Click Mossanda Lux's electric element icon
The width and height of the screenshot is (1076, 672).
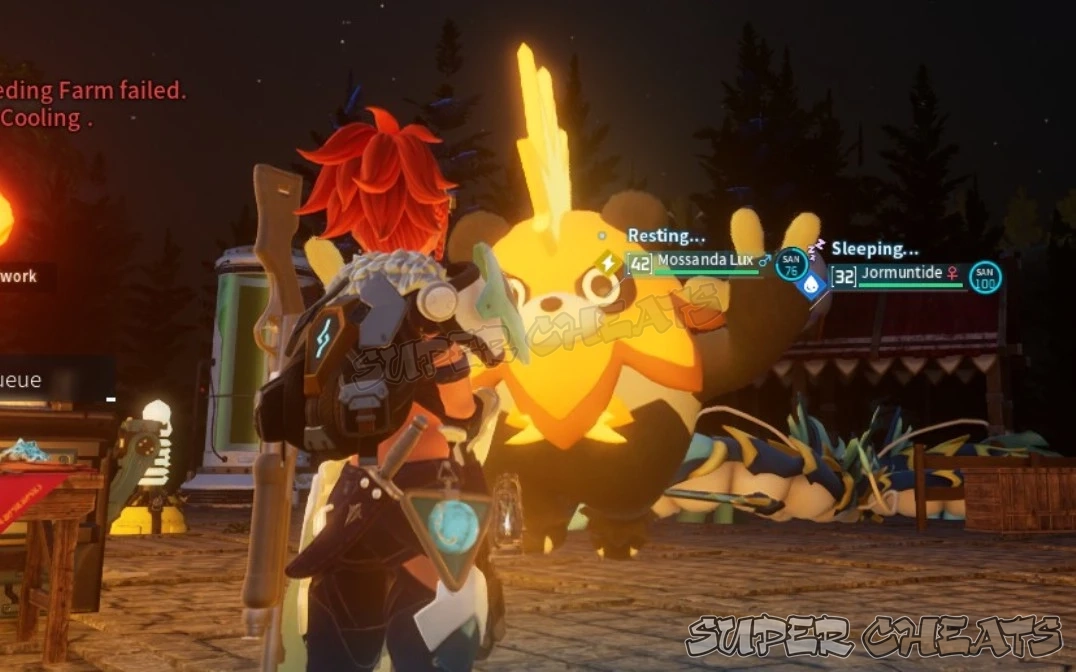[608, 263]
